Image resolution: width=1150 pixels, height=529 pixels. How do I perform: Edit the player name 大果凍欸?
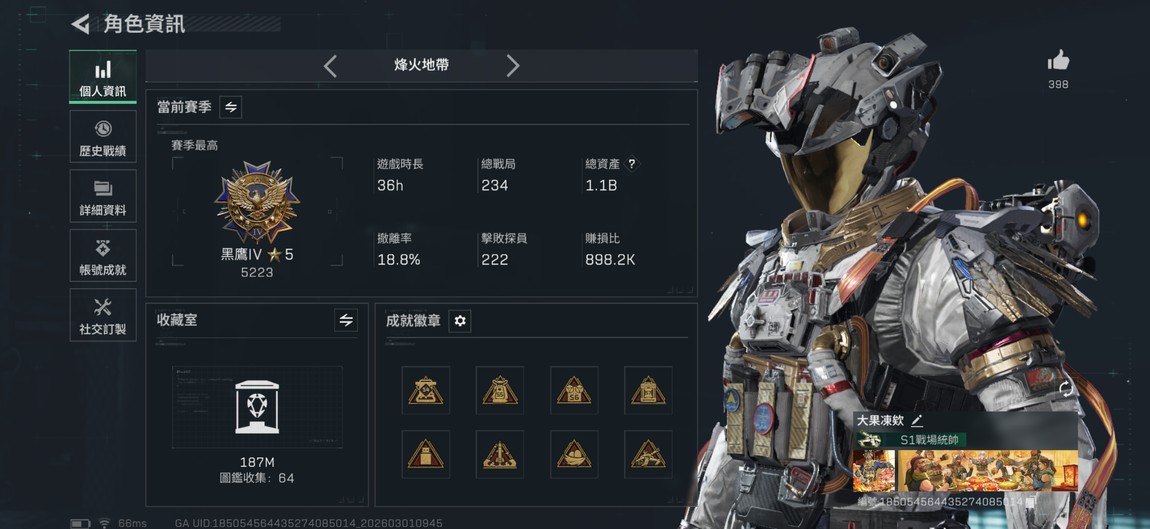917,421
